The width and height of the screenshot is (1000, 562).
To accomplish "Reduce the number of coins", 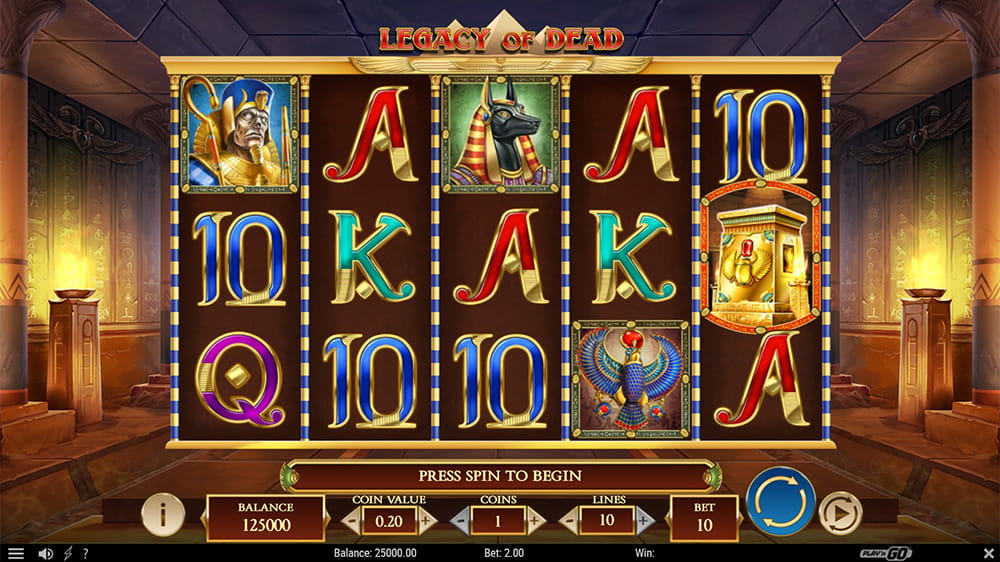I will [460, 520].
